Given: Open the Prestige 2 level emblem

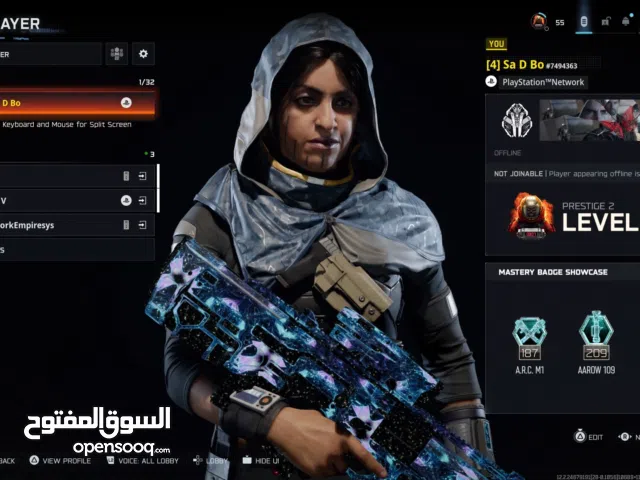Looking at the screenshot, I should [531, 213].
